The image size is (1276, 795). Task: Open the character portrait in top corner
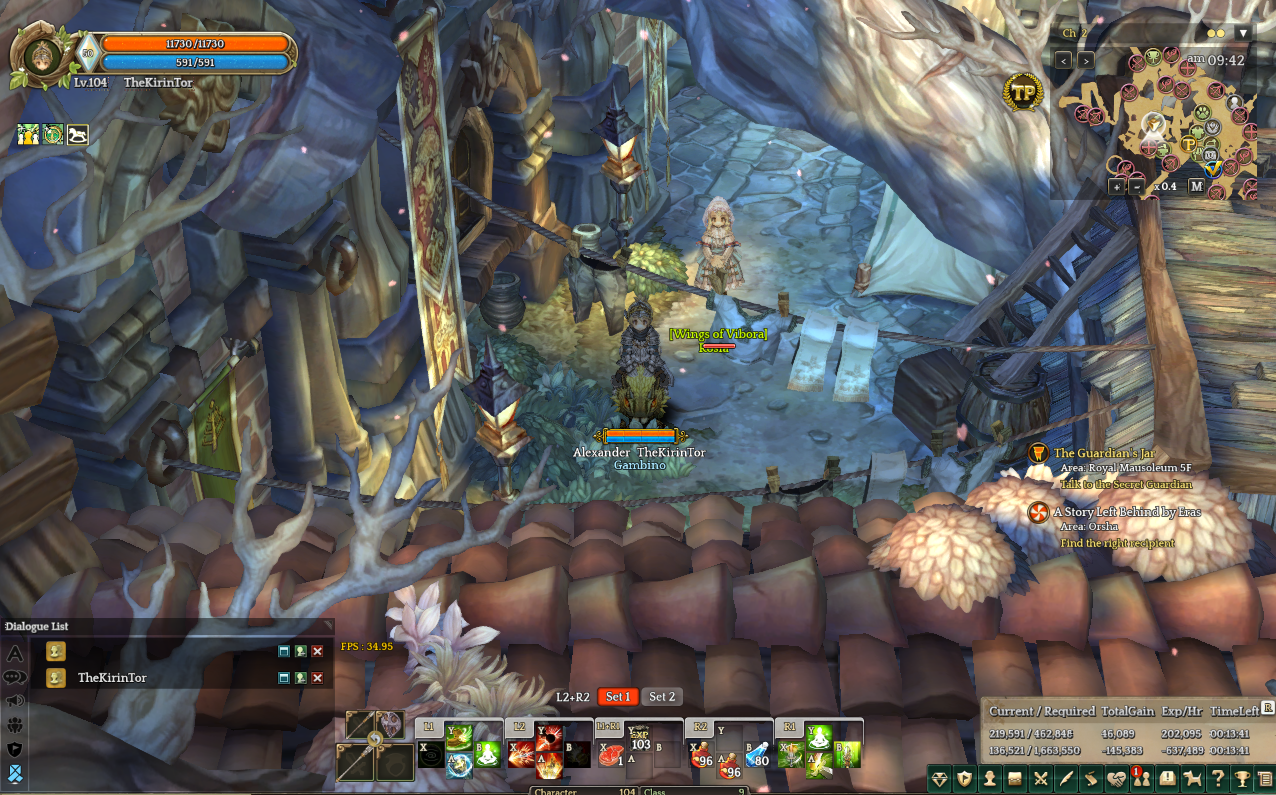[x=44, y=56]
